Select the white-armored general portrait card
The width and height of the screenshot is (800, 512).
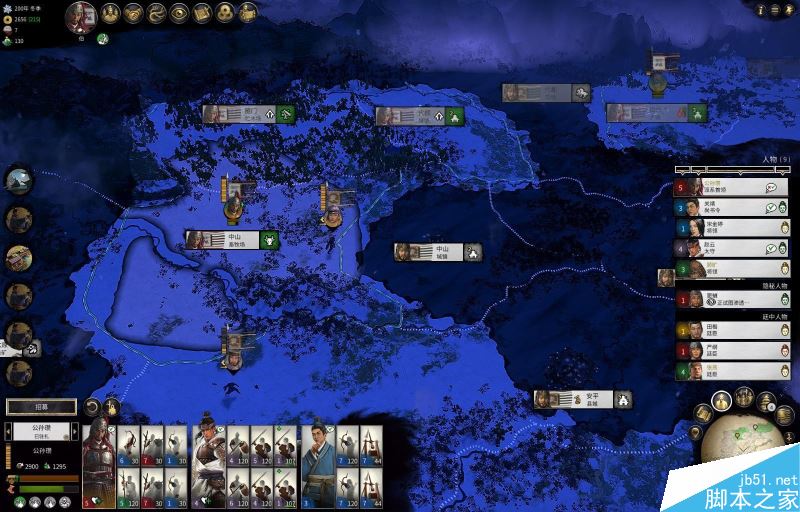tap(208, 462)
